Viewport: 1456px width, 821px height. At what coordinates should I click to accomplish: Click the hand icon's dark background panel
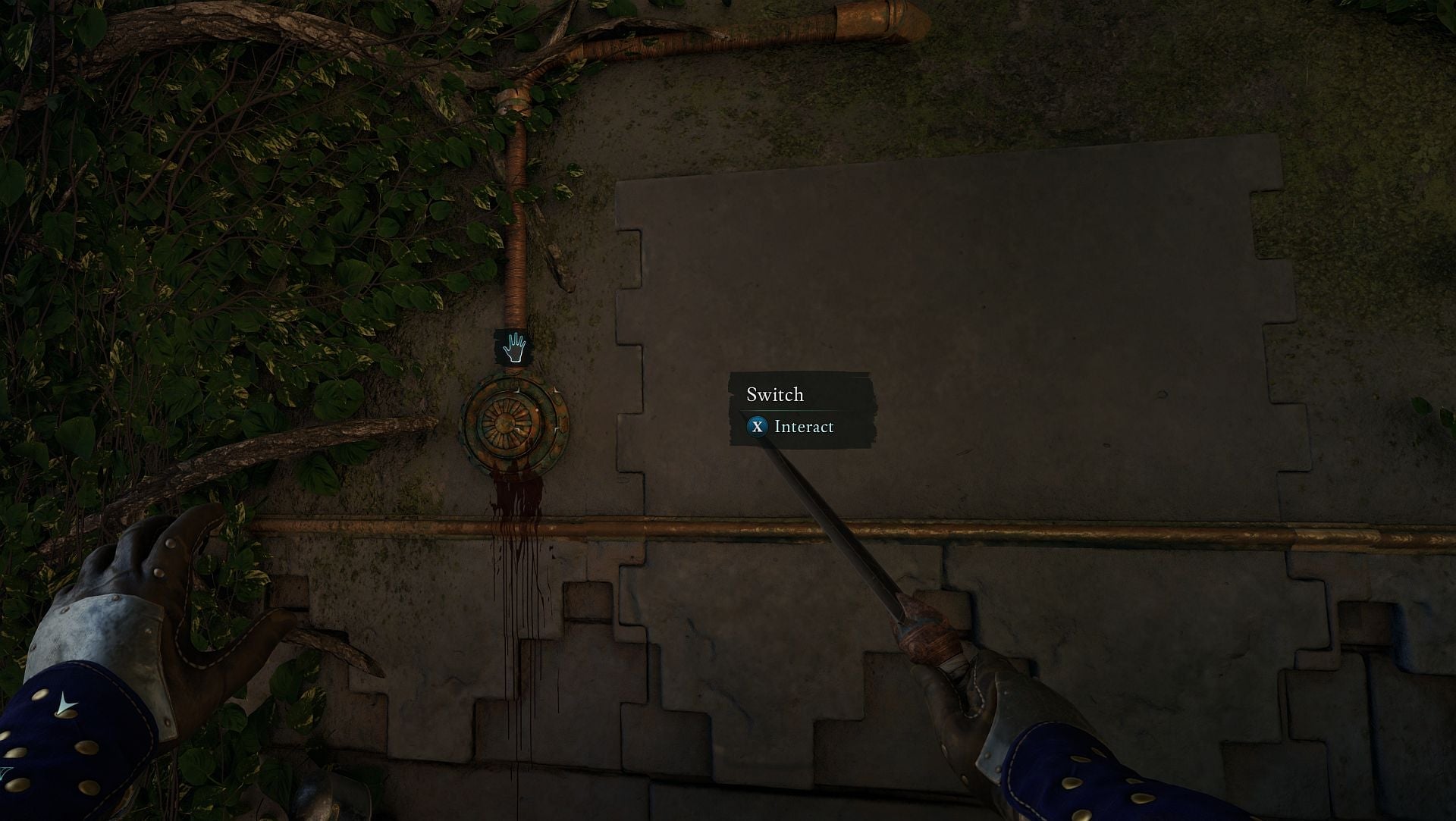pyautogui.click(x=513, y=346)
